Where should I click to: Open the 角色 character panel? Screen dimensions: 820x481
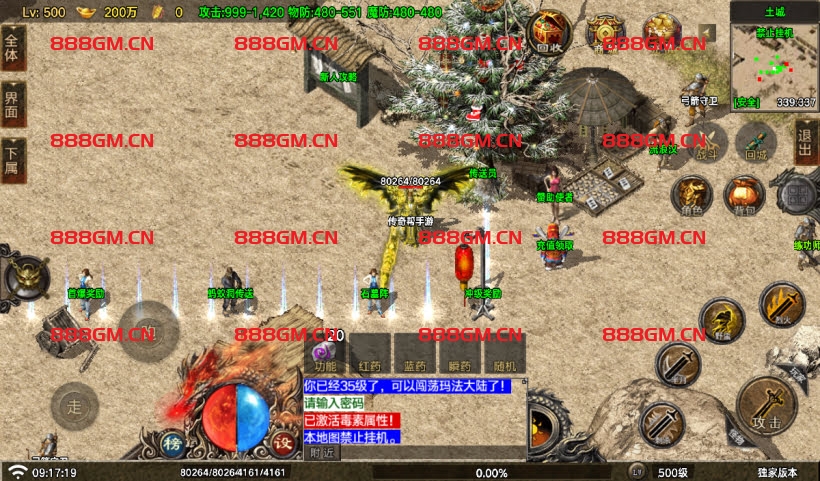pyautogui.click(x=692, y=196)
